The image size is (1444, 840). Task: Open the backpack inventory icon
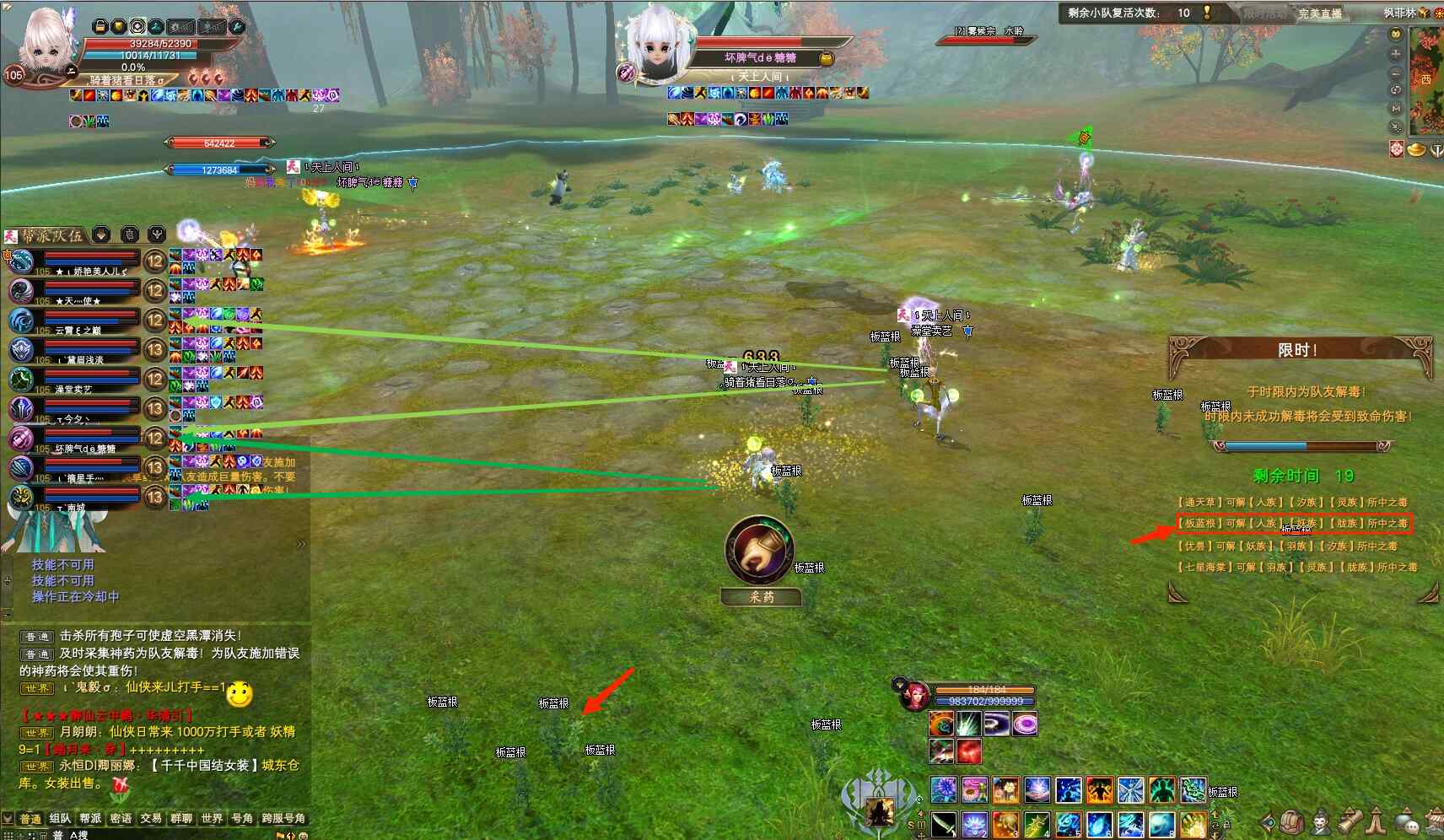pyautogui.click(x=1293, y=821)
